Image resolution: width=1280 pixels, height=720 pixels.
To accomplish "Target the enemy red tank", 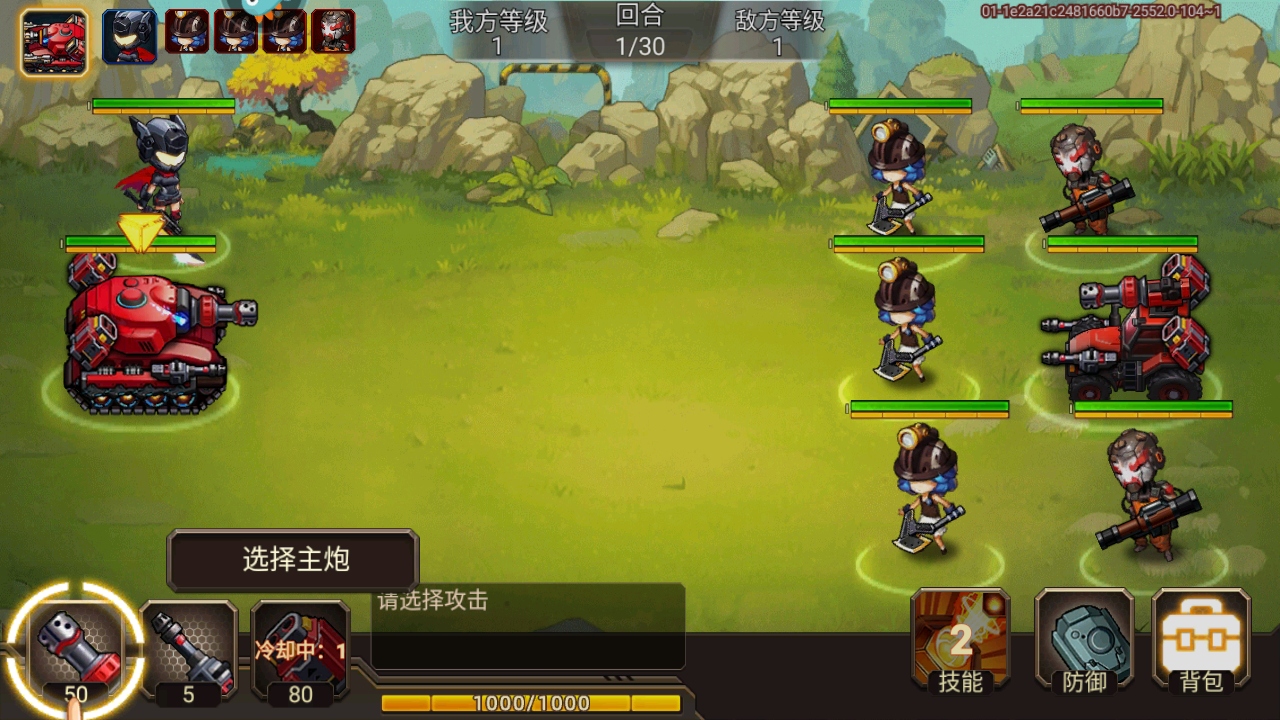I will click(x=1130, y=330).
